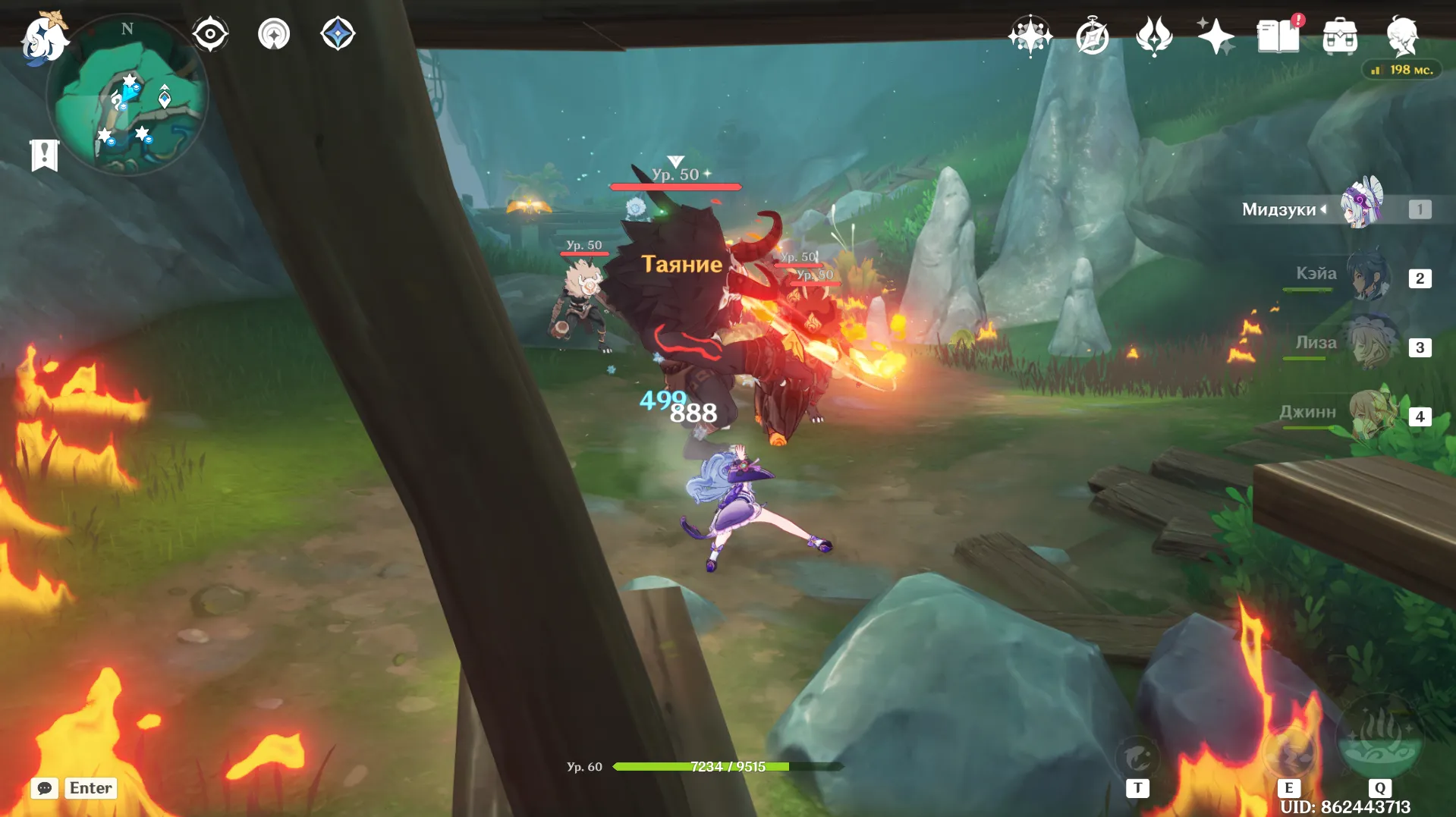Click the 198 мс ping indicator

(1401, 70)
